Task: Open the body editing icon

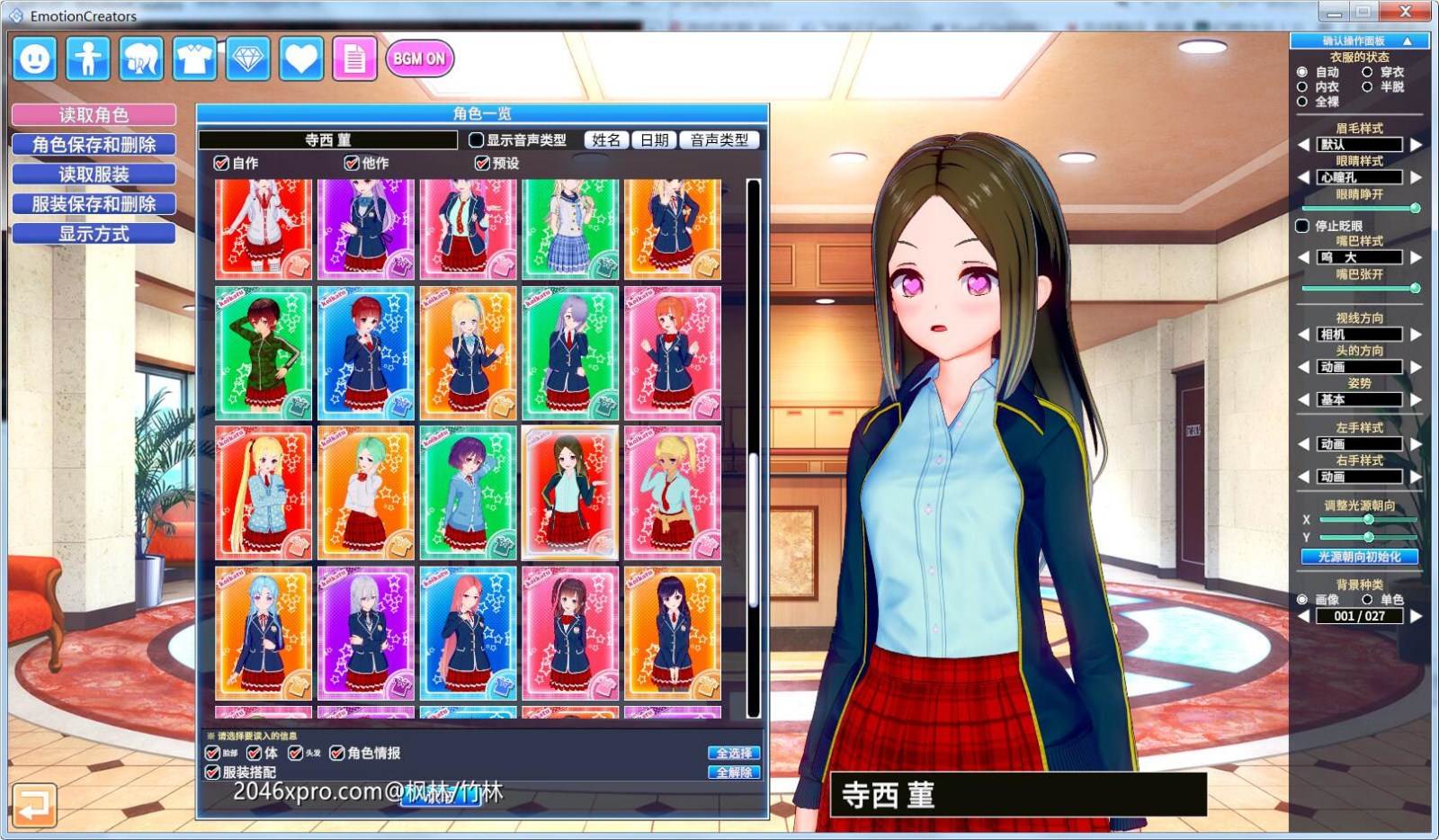Action: click(87, 59)
